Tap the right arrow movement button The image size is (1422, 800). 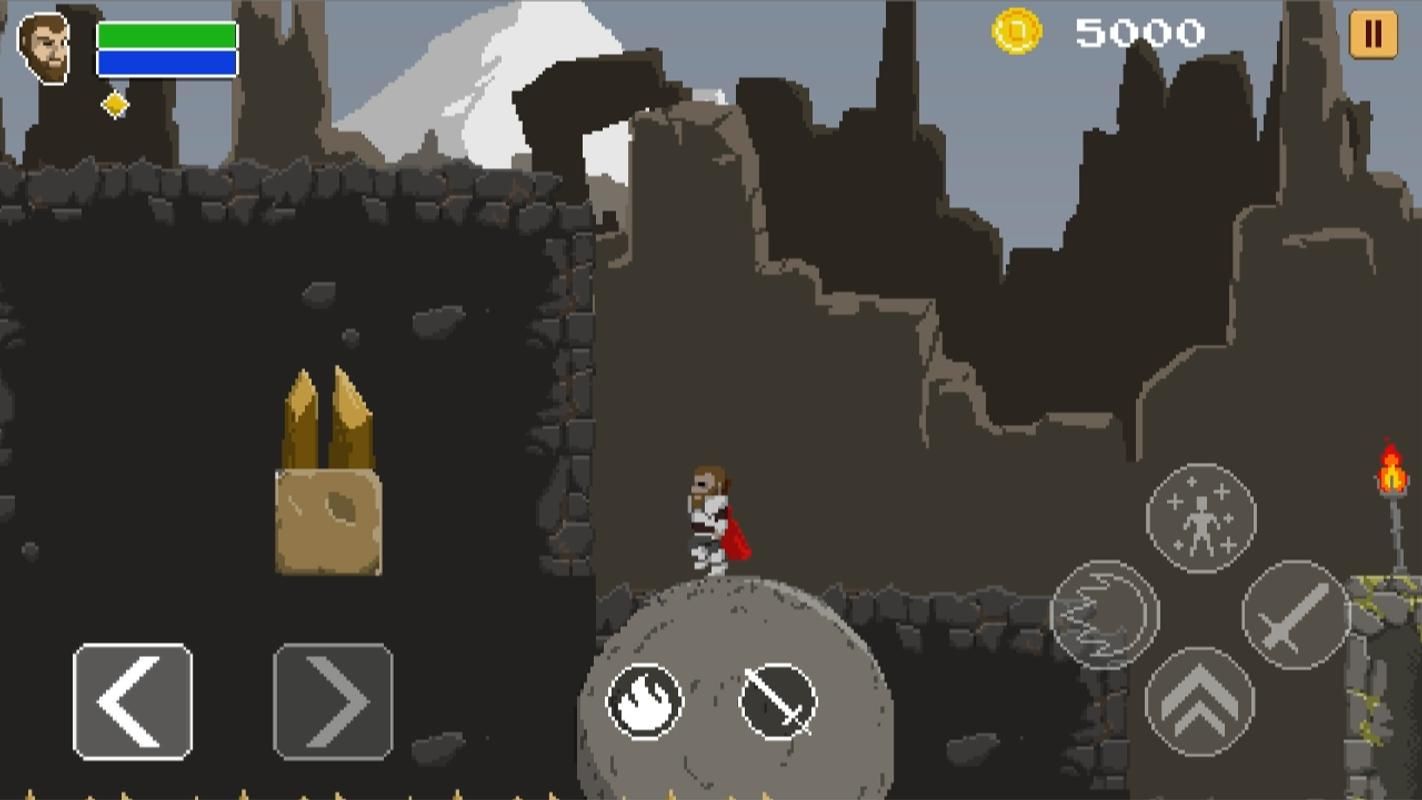pos(333,701)
